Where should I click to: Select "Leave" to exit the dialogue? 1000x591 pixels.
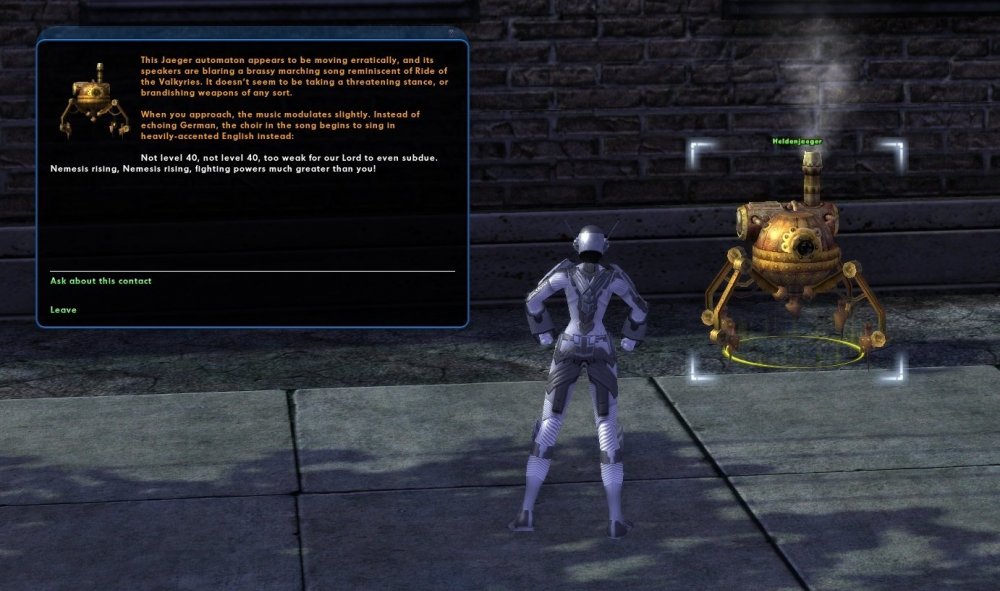click(63, 310)
